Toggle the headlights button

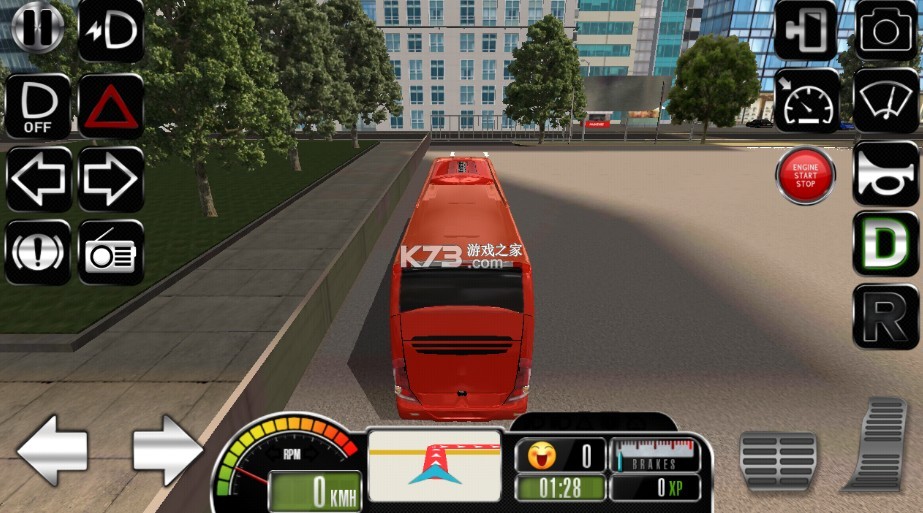tap(111, 30)
